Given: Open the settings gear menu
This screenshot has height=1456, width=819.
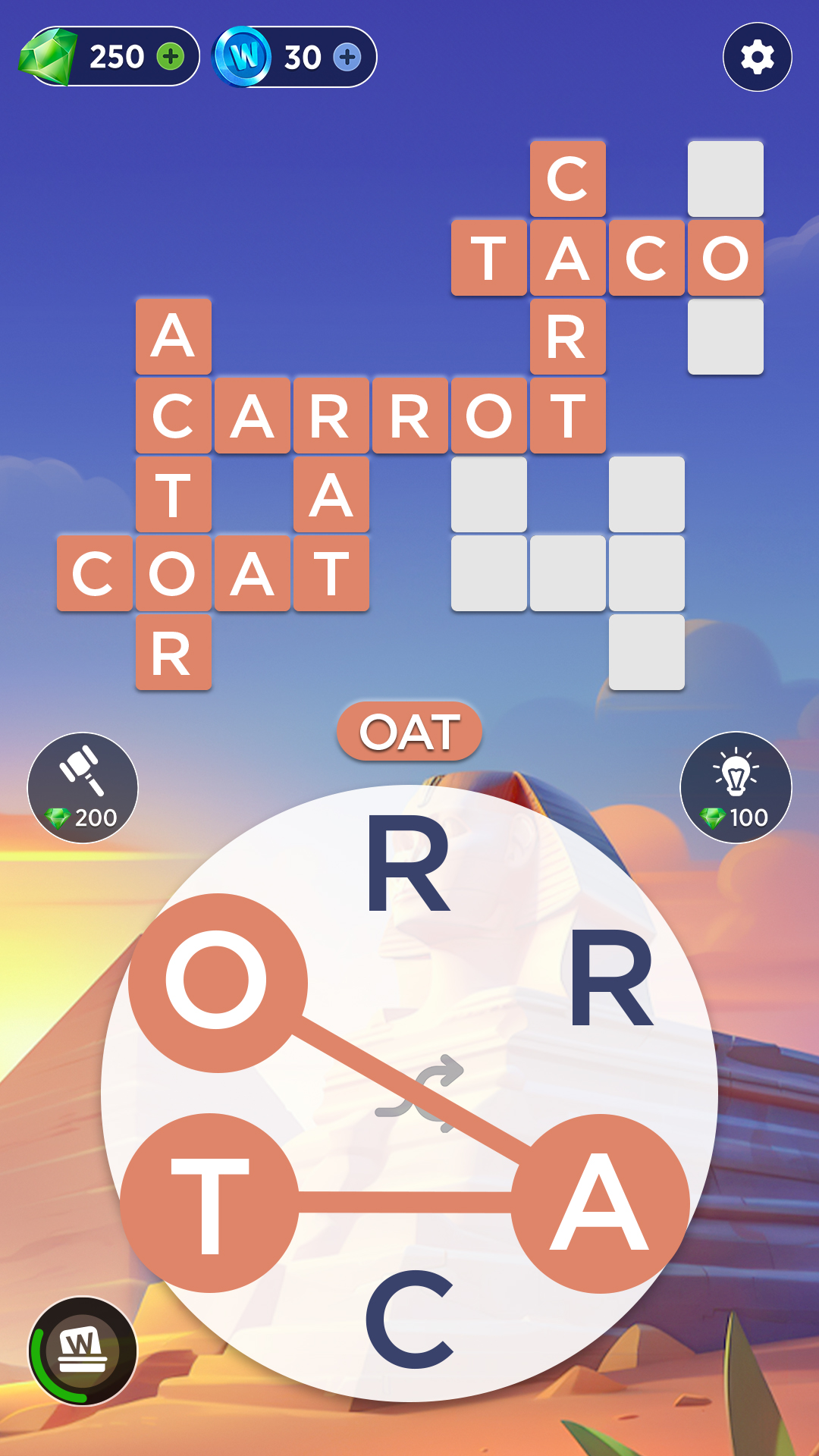Looking at the screenshot, I should click(757, 57).
